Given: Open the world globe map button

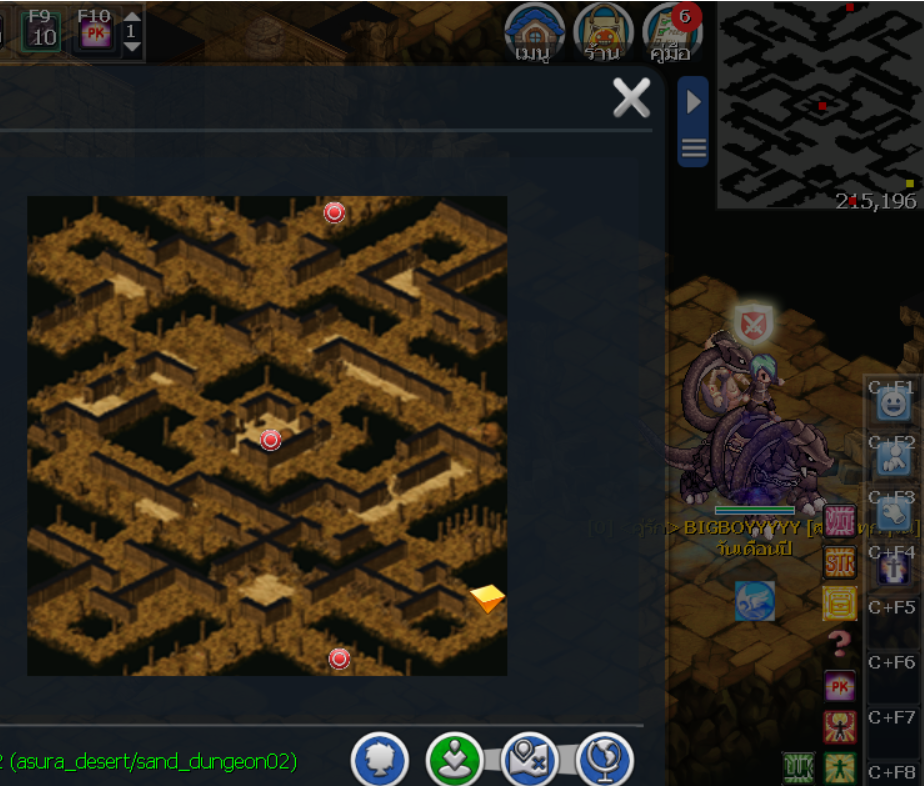Looking at the screenshot, I should pos(605,761).
